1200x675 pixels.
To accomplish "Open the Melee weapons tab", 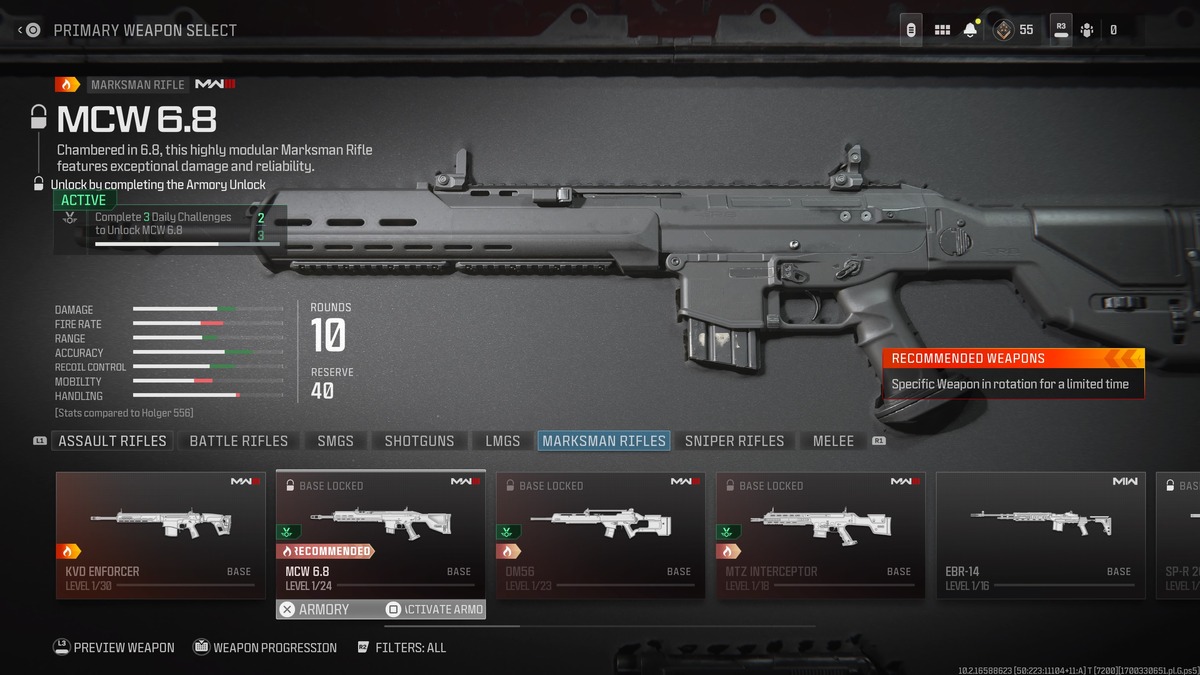I will pyautogui.click(x=833, y=441).
